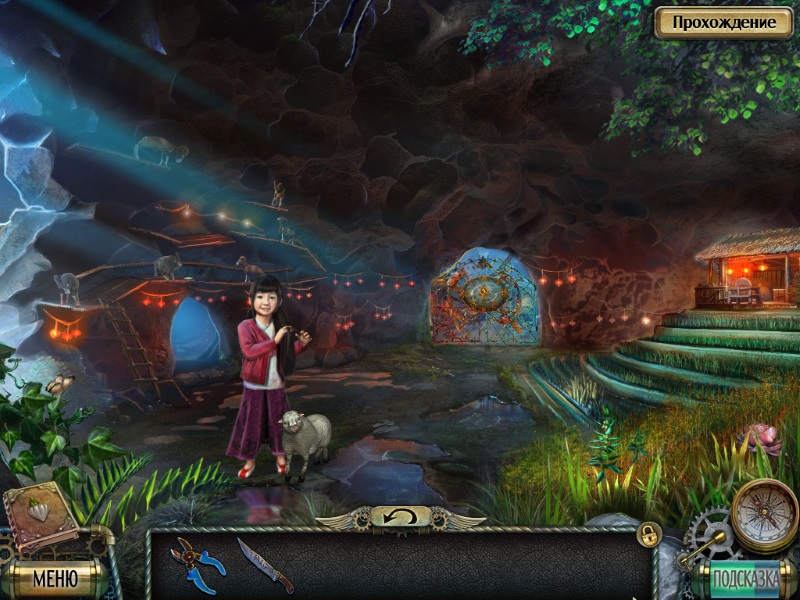Open the МЕНЮ game menu
800x600 pixels.
pyautogui.click(x=54, y=577)
